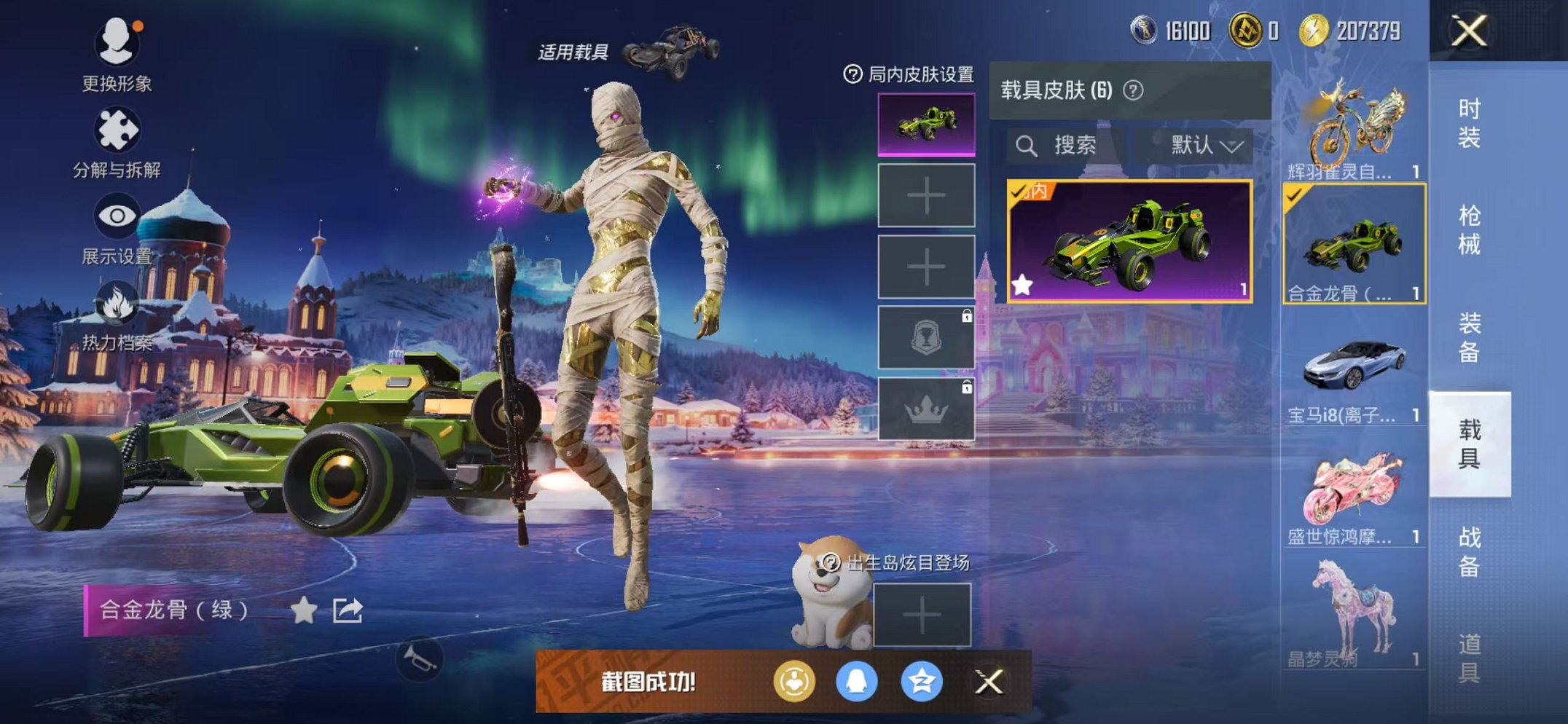
Task: Open the 默认 sort order dropdown
Action: point(1202,144)
